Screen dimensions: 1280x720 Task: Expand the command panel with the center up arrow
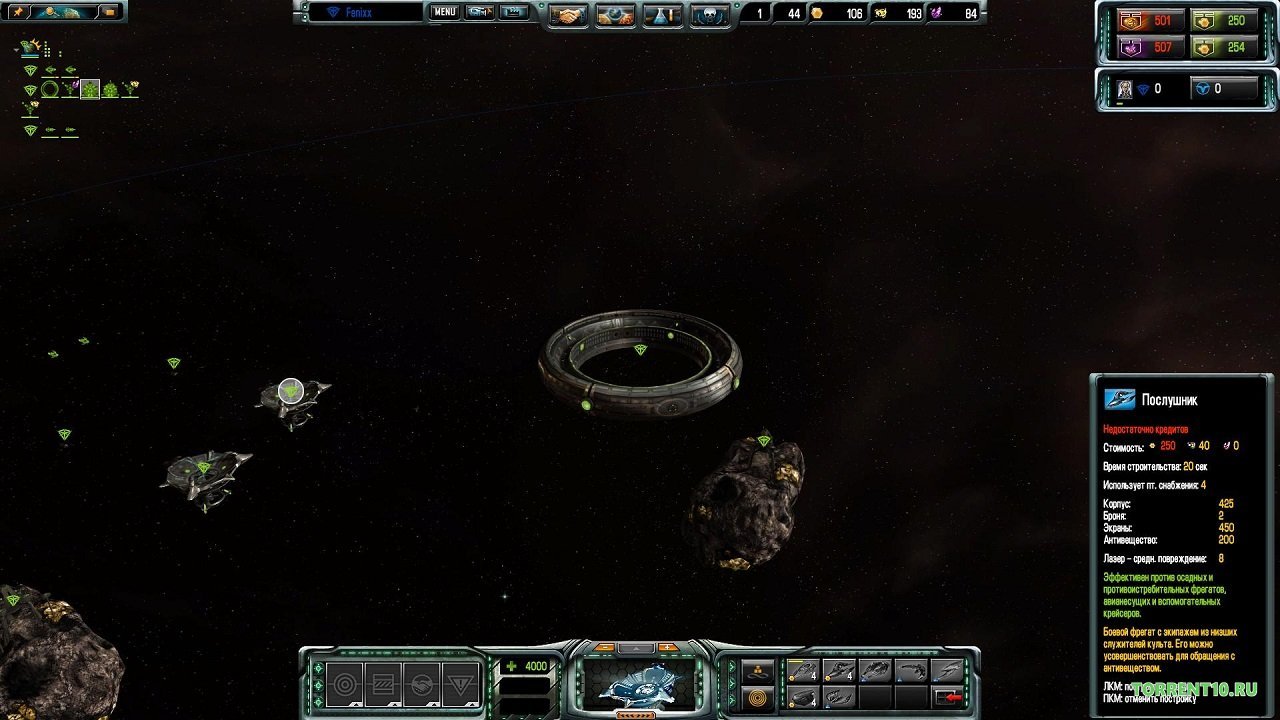(637, 648)
